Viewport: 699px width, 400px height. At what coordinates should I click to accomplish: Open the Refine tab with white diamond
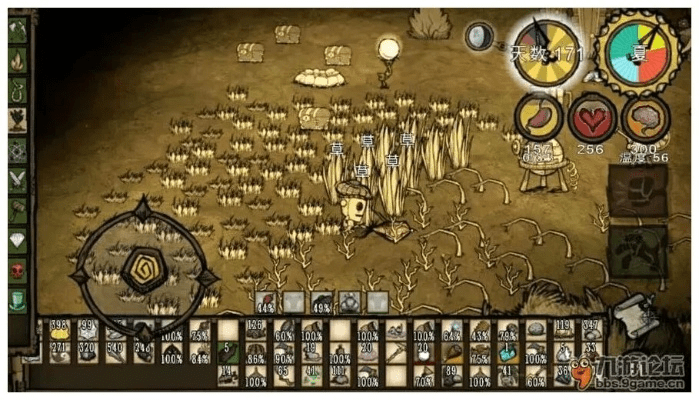(x=18, y=241)
